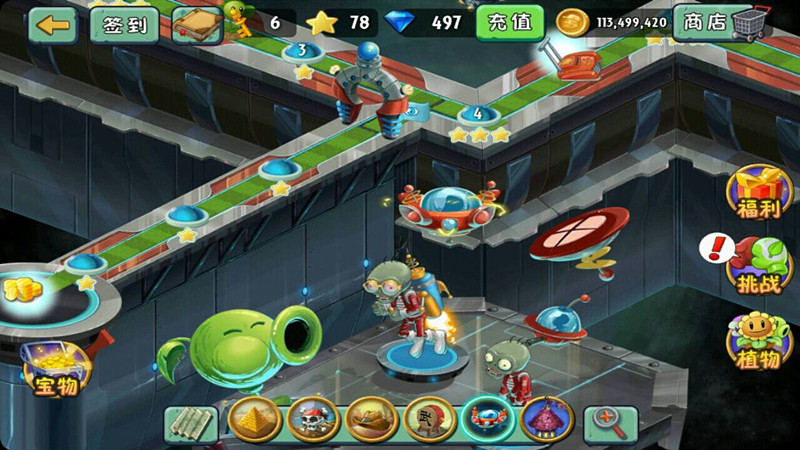Viewport: 800px width, 450px height.
Task: Select level 3 node on the path
Action: (302, 51)
